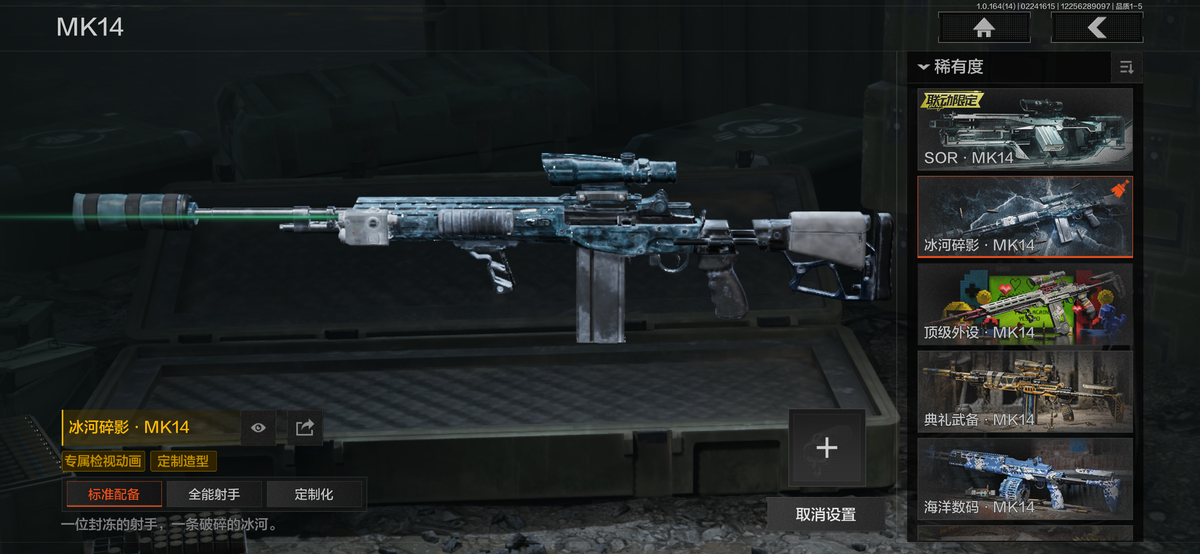Viewport: 1200px width, 554px height.
Task: Choose the 海洋数码 · MK14 skin
Action: (x=1025, y=479)
